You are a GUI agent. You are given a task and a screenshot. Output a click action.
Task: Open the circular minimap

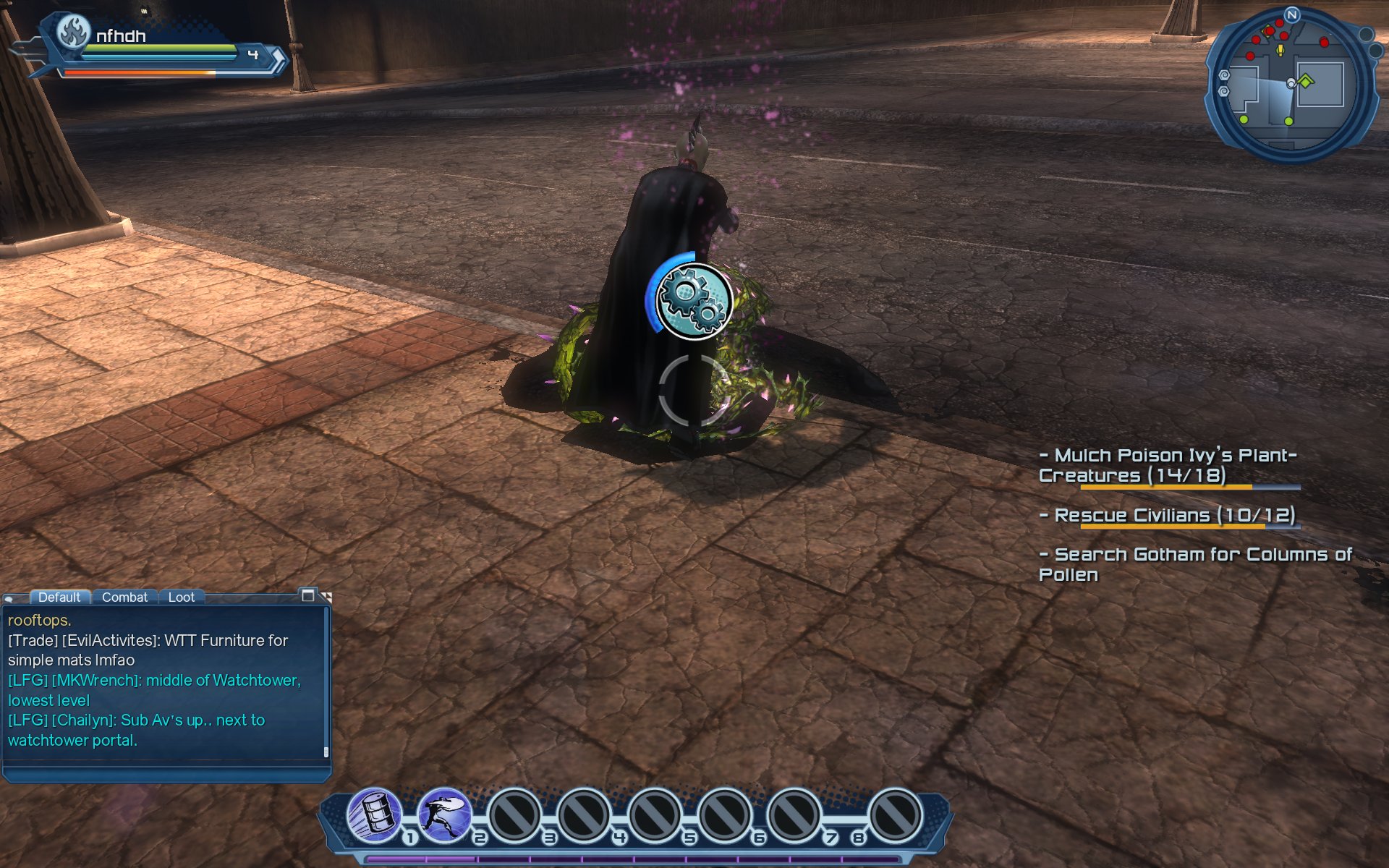point(1292,85)
